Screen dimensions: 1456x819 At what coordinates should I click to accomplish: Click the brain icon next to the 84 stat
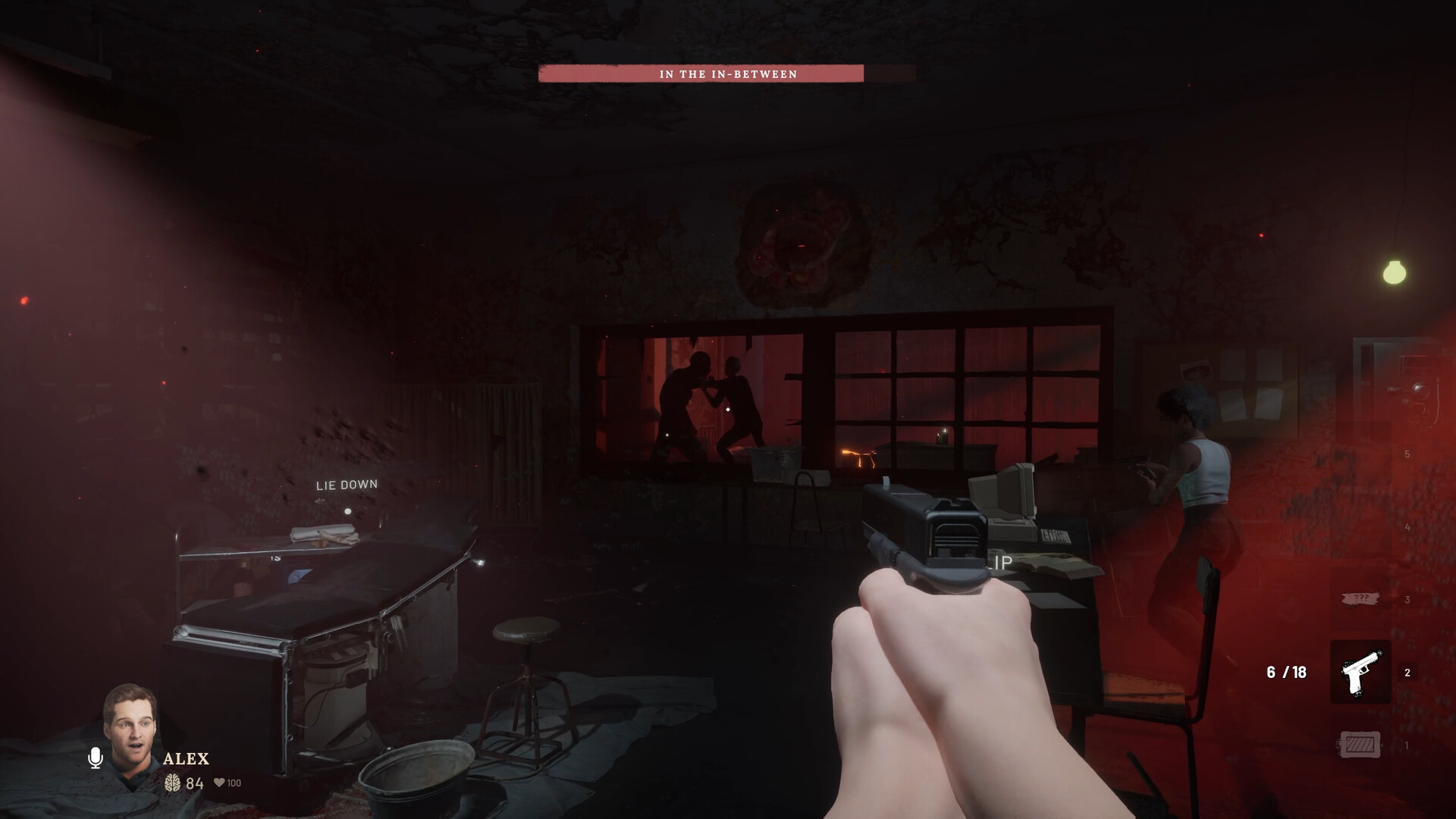point(173,783)
